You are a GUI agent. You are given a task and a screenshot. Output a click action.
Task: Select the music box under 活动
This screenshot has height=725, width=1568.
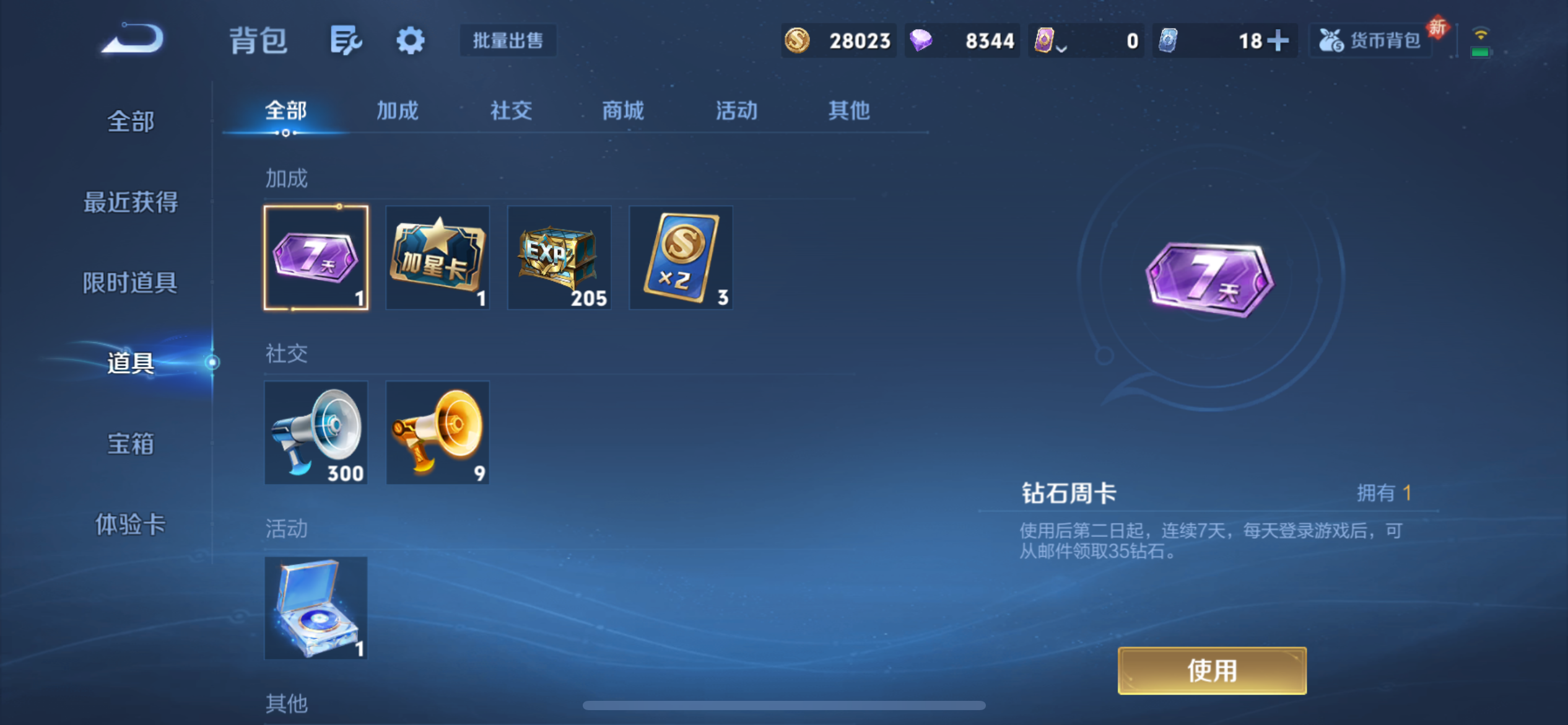[316, 608]
